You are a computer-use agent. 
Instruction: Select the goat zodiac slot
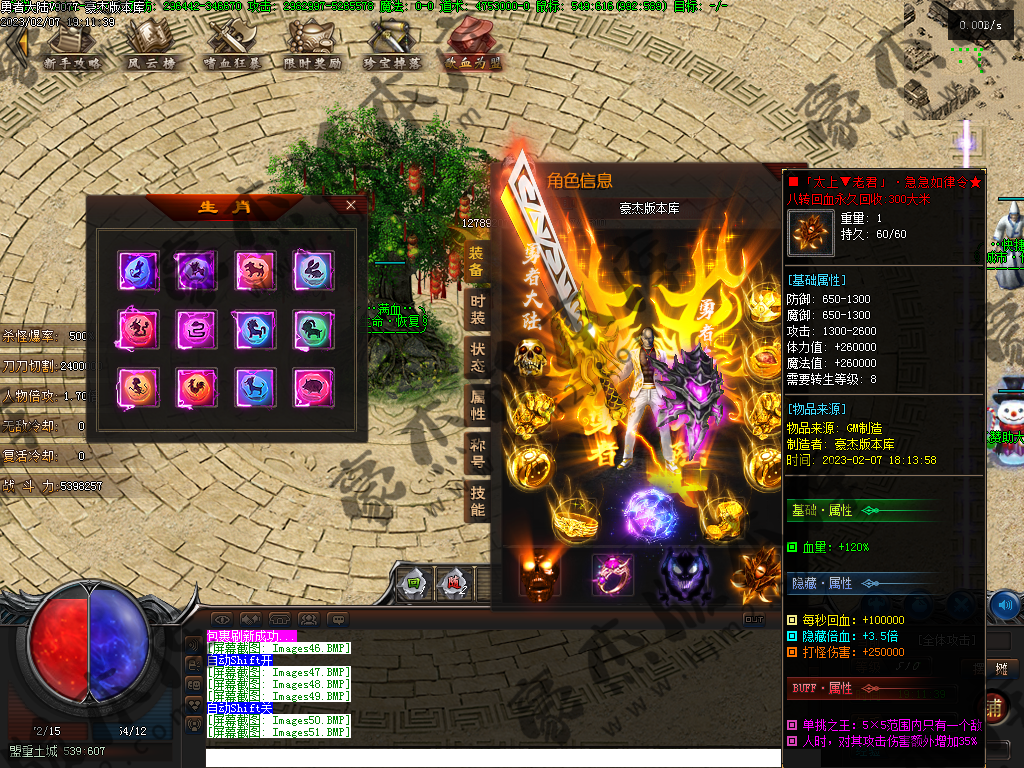313,328
